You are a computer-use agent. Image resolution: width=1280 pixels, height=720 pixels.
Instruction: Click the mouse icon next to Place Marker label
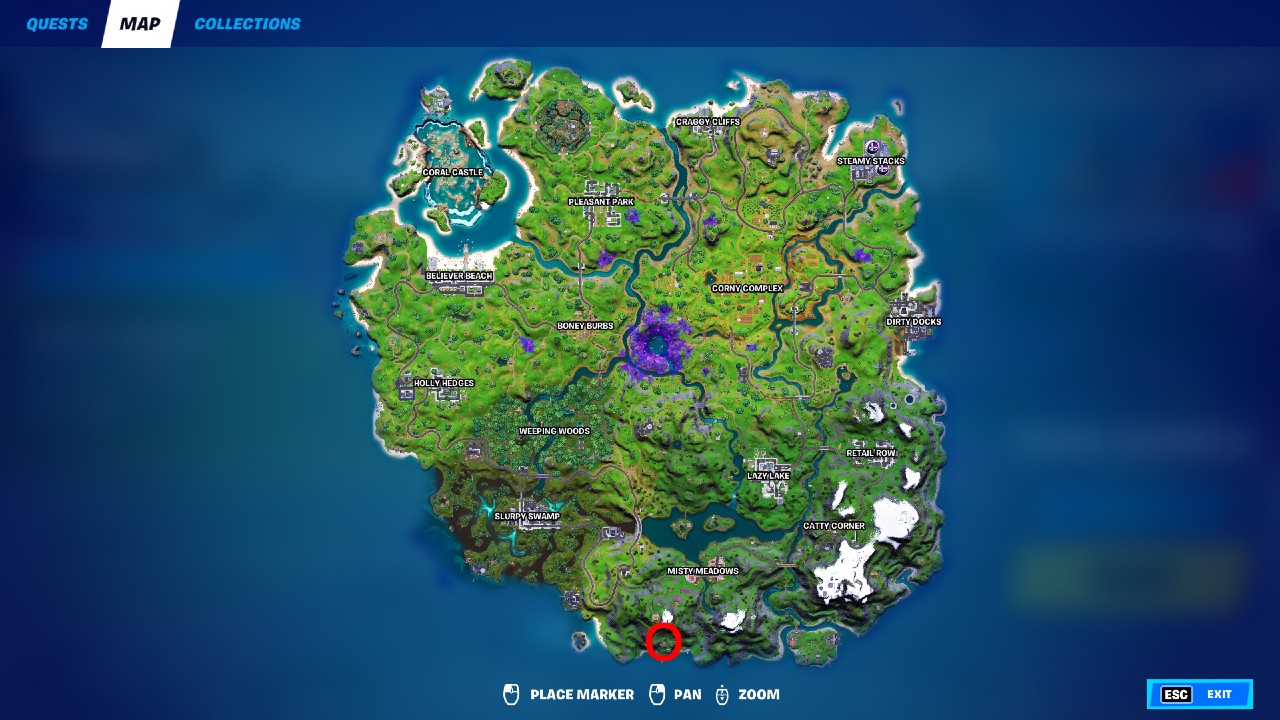tap(510, 694)
